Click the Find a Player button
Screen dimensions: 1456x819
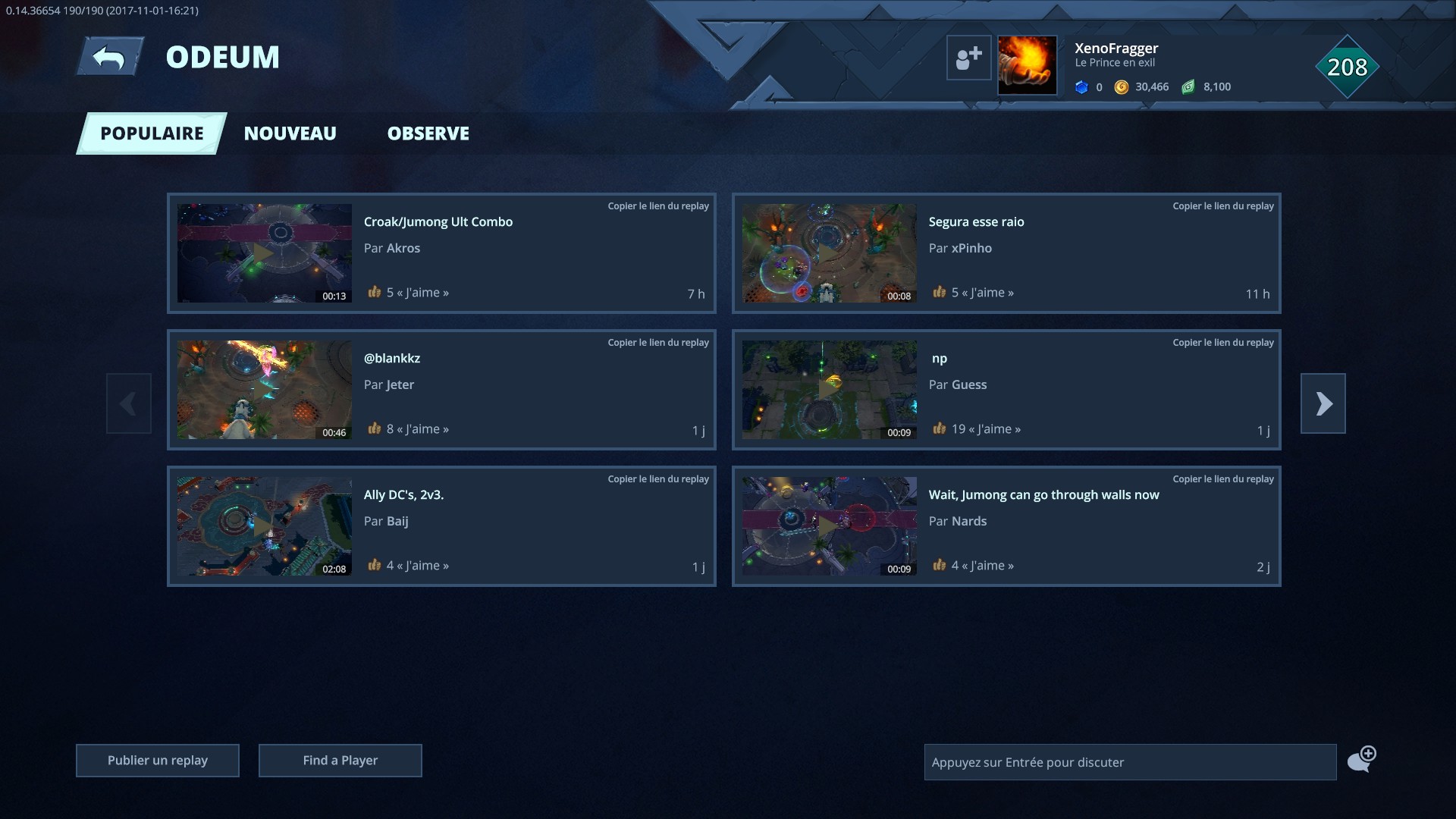[x=340, y=760]
